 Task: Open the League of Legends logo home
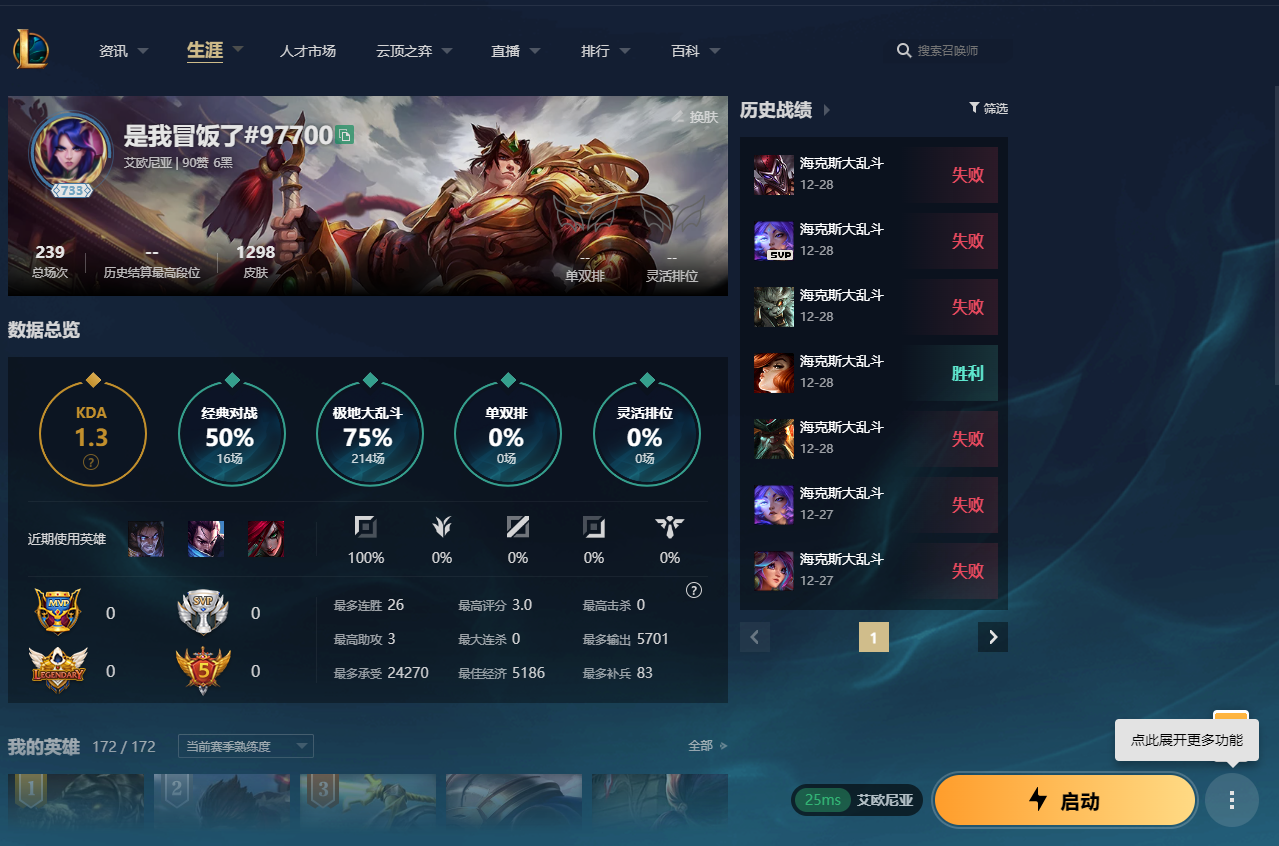pos(31,49)
